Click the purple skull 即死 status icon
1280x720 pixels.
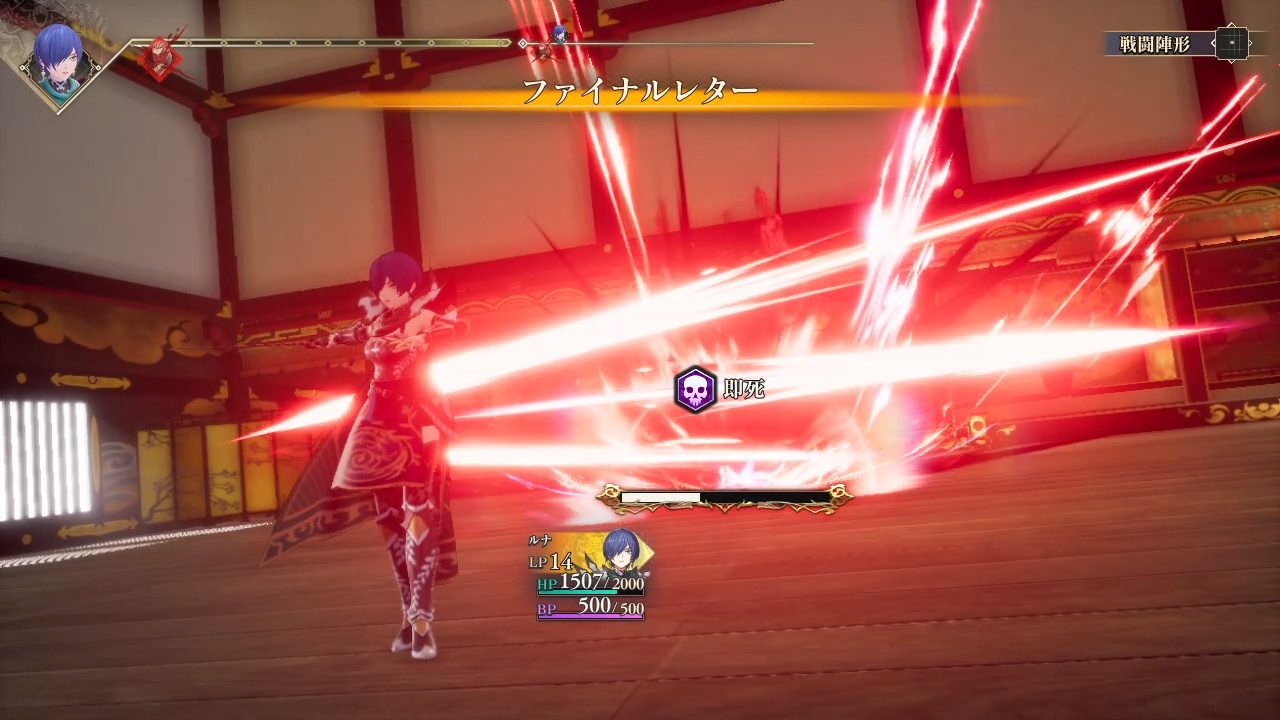click(695, 389)
